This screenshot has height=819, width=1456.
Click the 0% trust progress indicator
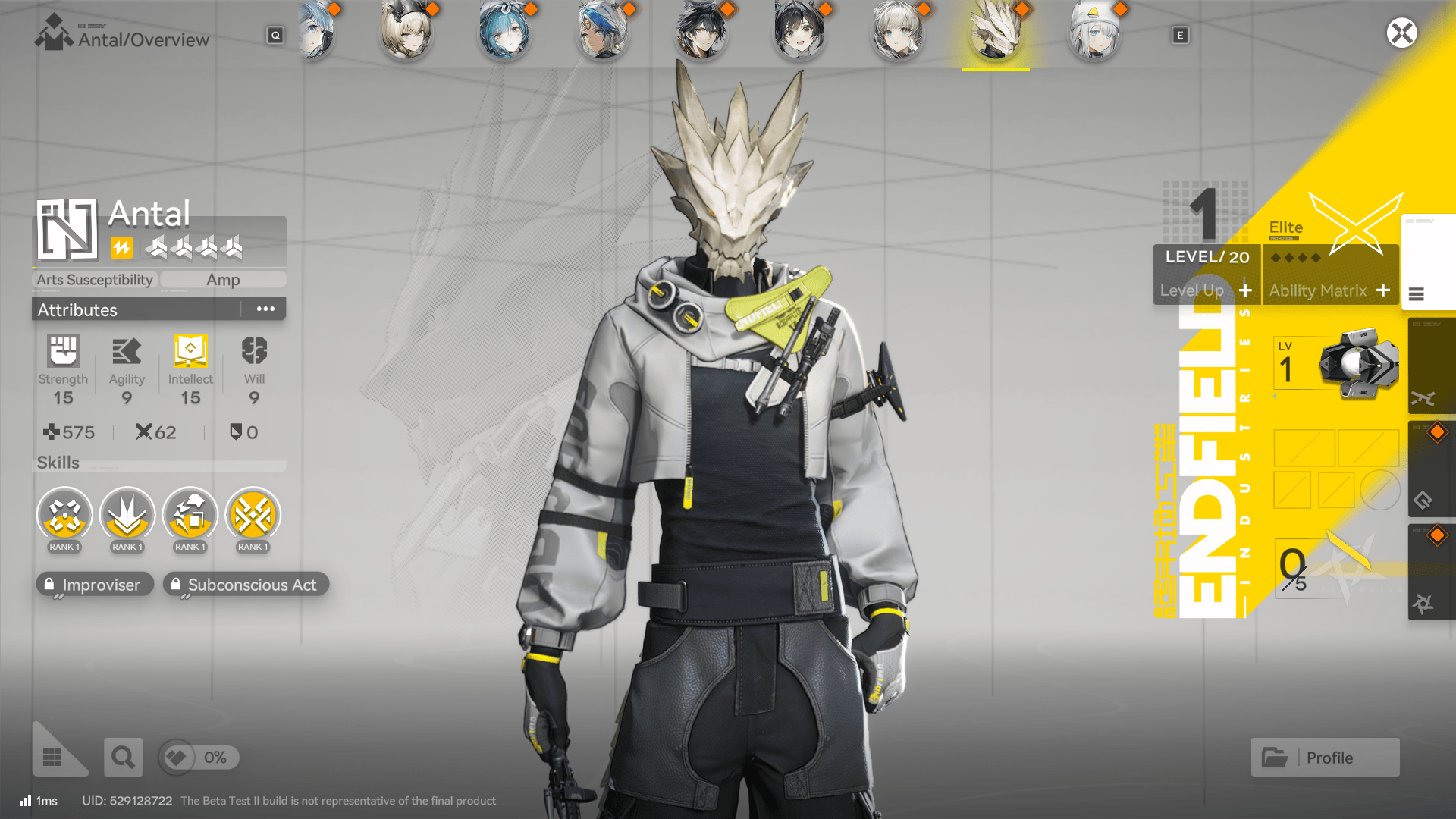coord(199,757)
